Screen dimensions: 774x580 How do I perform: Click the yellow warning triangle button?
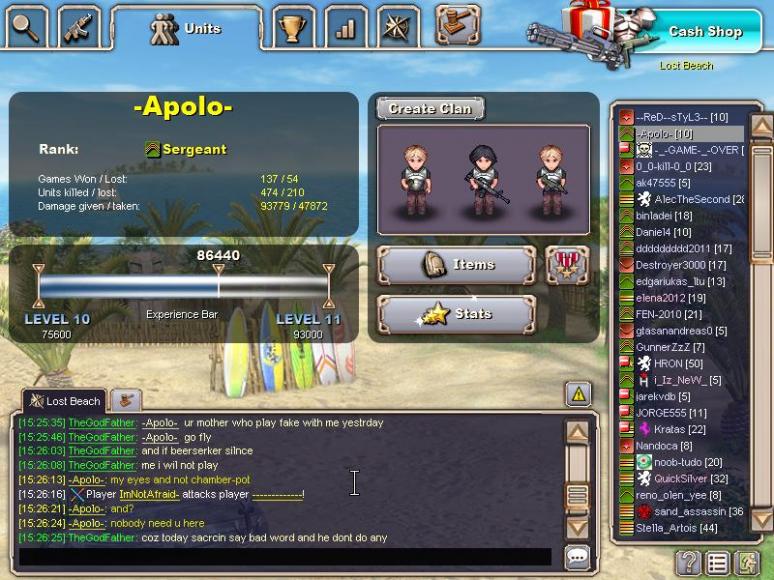point(578,394)
